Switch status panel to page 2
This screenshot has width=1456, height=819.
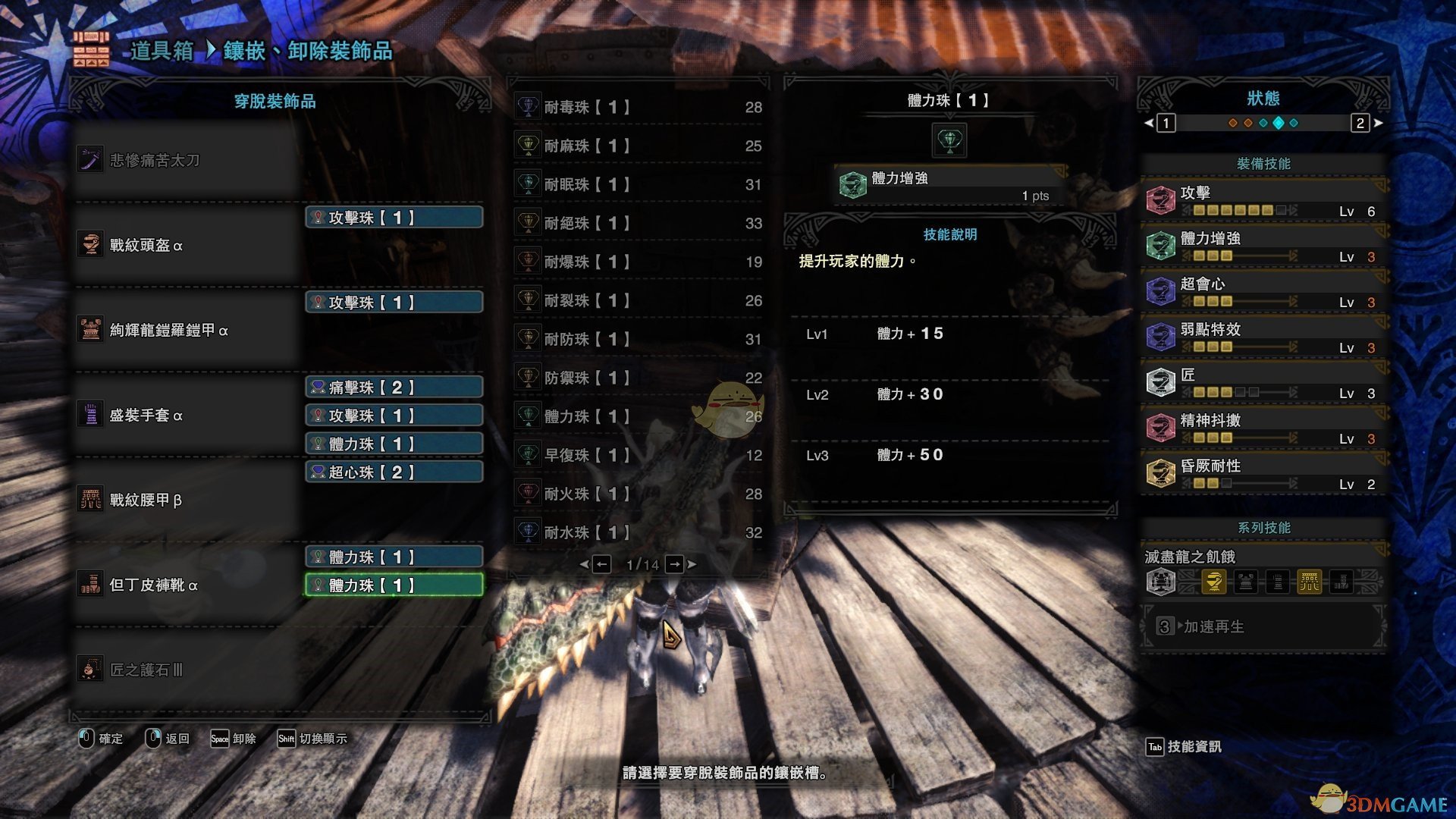pyautogui.click(x=1360, y=123)
